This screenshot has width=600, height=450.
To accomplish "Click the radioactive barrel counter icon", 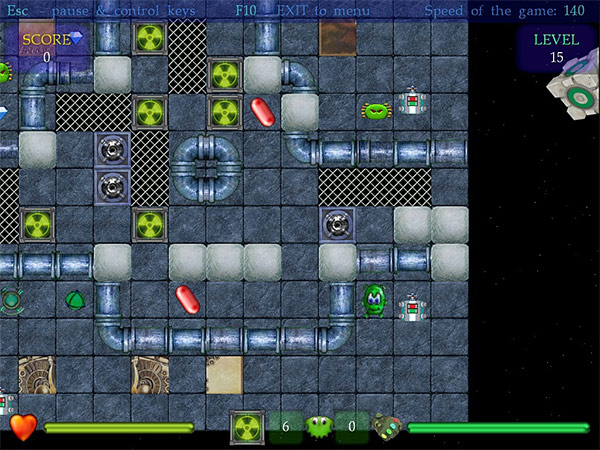I will (247, 427).
